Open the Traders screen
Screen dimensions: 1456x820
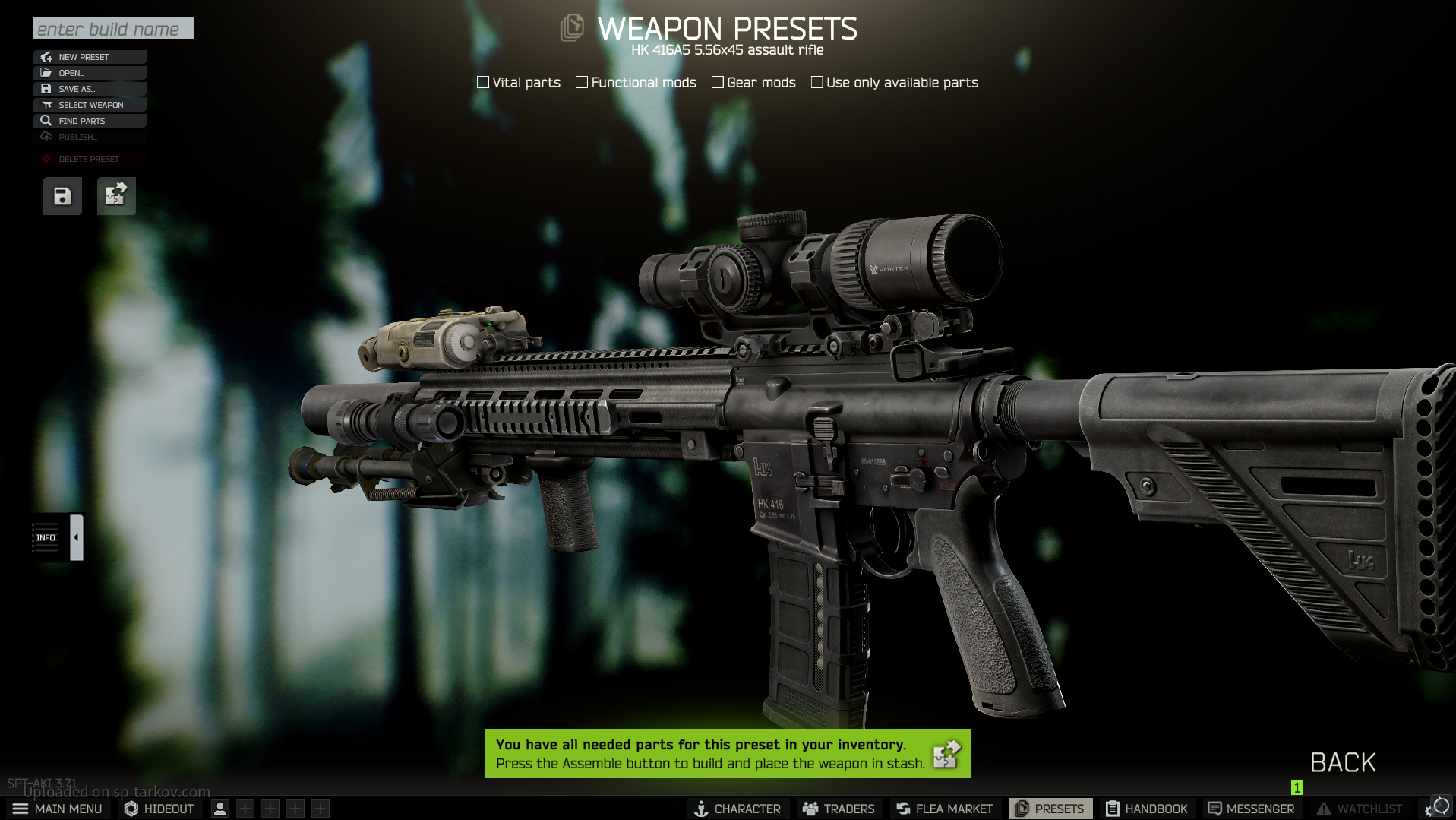pyautogui.click(x=839, y=809)
